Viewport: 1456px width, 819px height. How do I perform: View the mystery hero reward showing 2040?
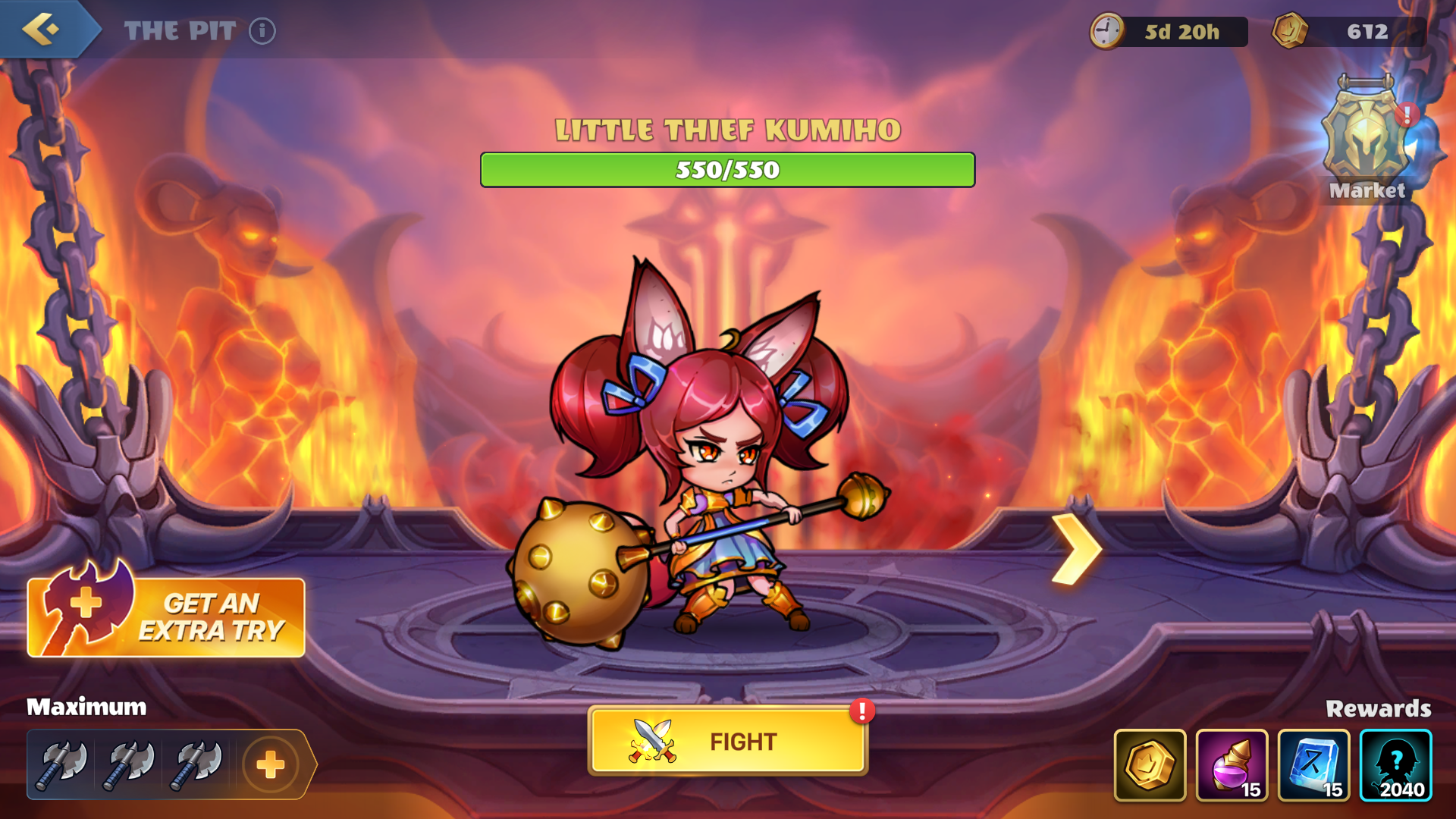(x=1396, y=766)
